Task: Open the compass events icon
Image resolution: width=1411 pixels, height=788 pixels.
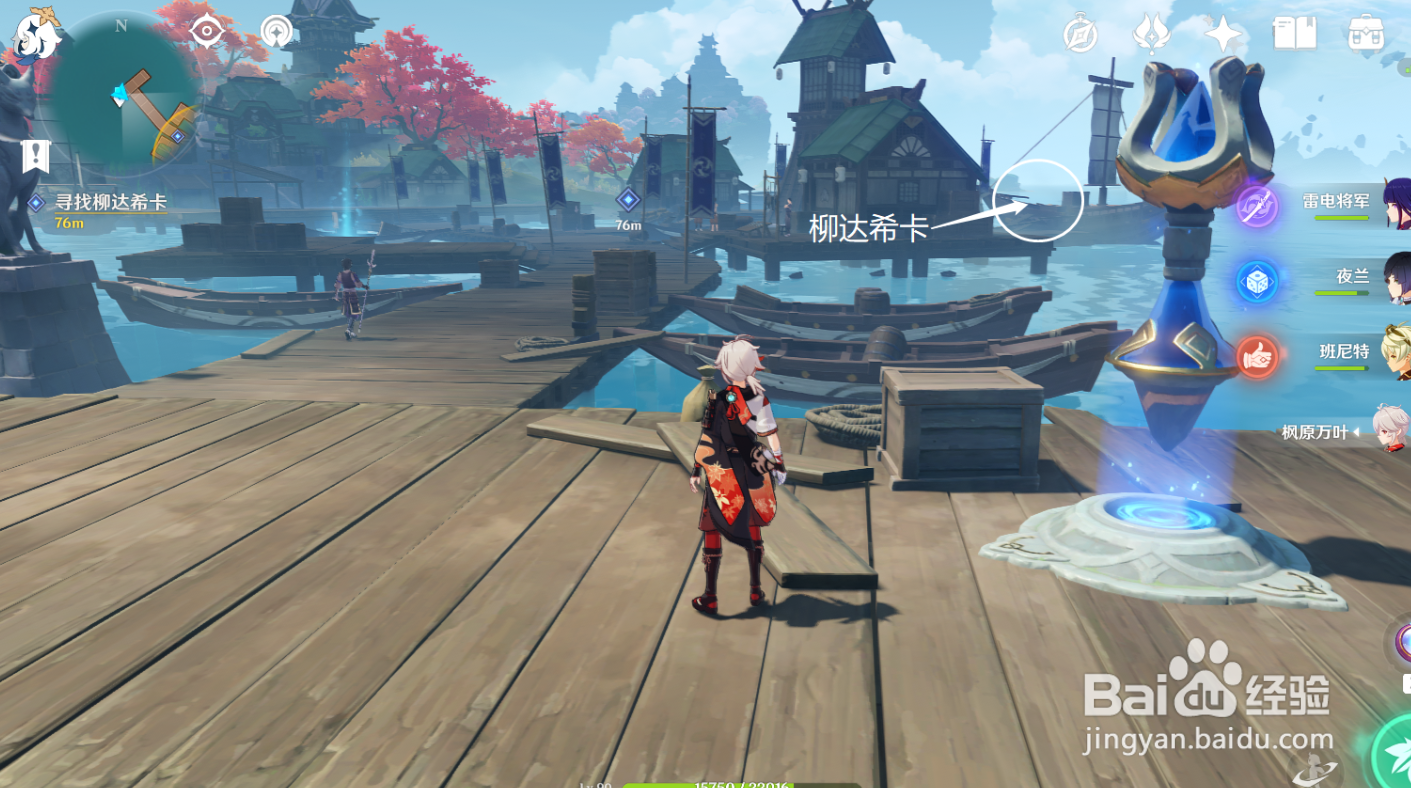Action: [1081, 35]
